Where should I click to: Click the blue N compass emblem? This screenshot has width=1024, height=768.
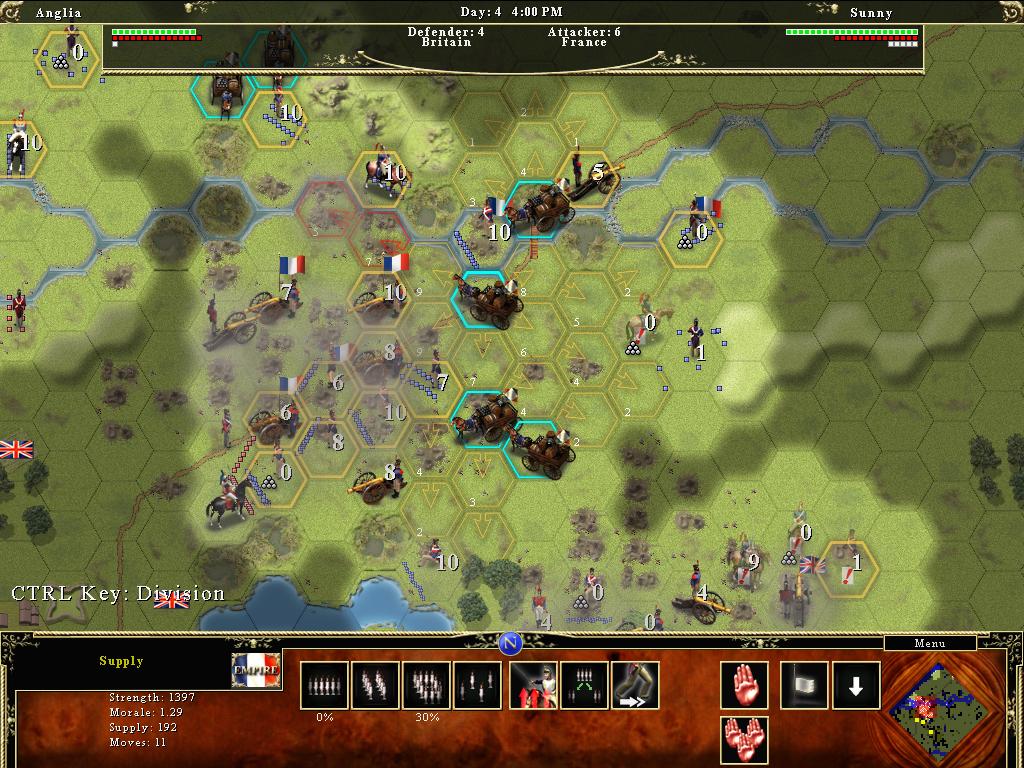pos(511,642)
